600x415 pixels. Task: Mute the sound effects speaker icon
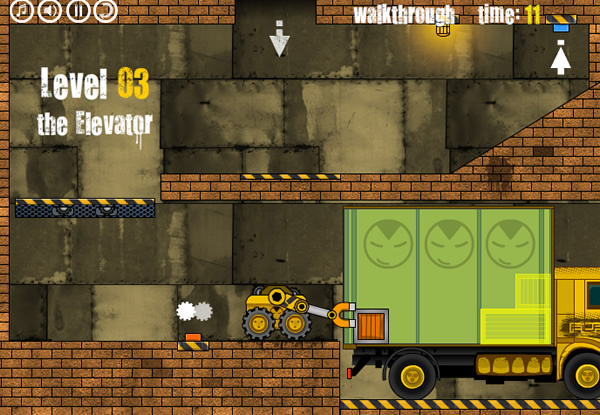point(50,11)
